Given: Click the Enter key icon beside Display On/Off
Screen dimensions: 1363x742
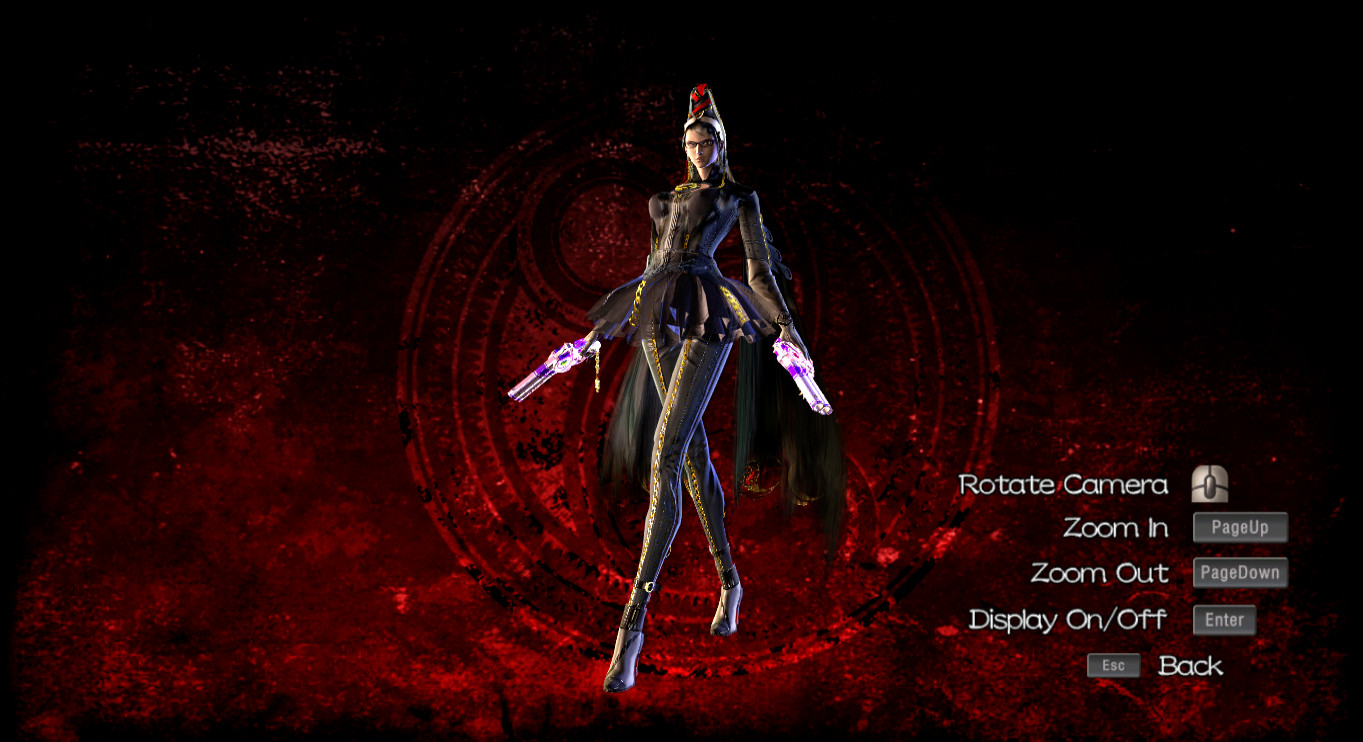Looking at the screenshot, I should 1224,620.
